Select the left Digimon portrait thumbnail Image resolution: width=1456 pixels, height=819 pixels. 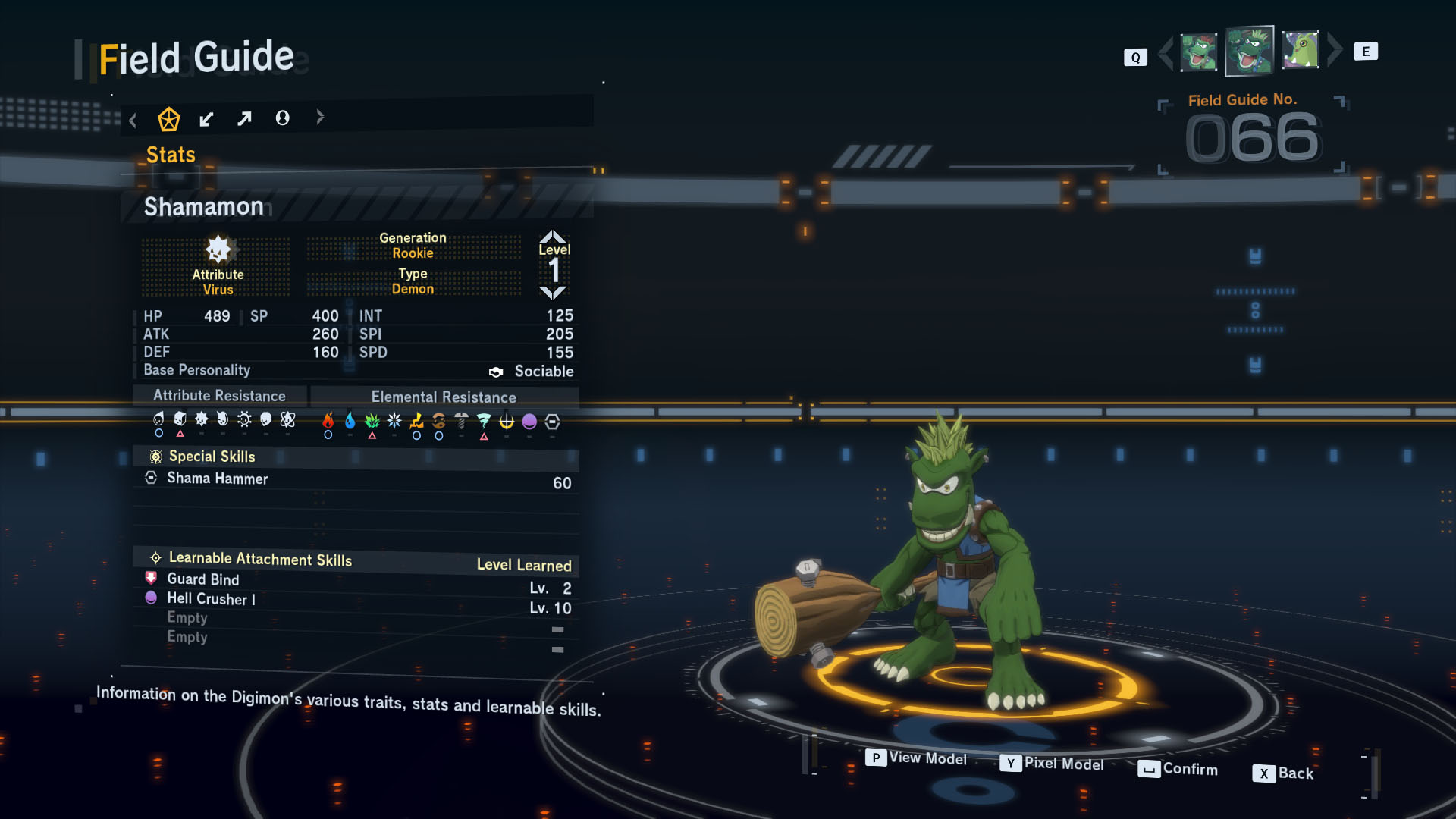(1198, 52)
